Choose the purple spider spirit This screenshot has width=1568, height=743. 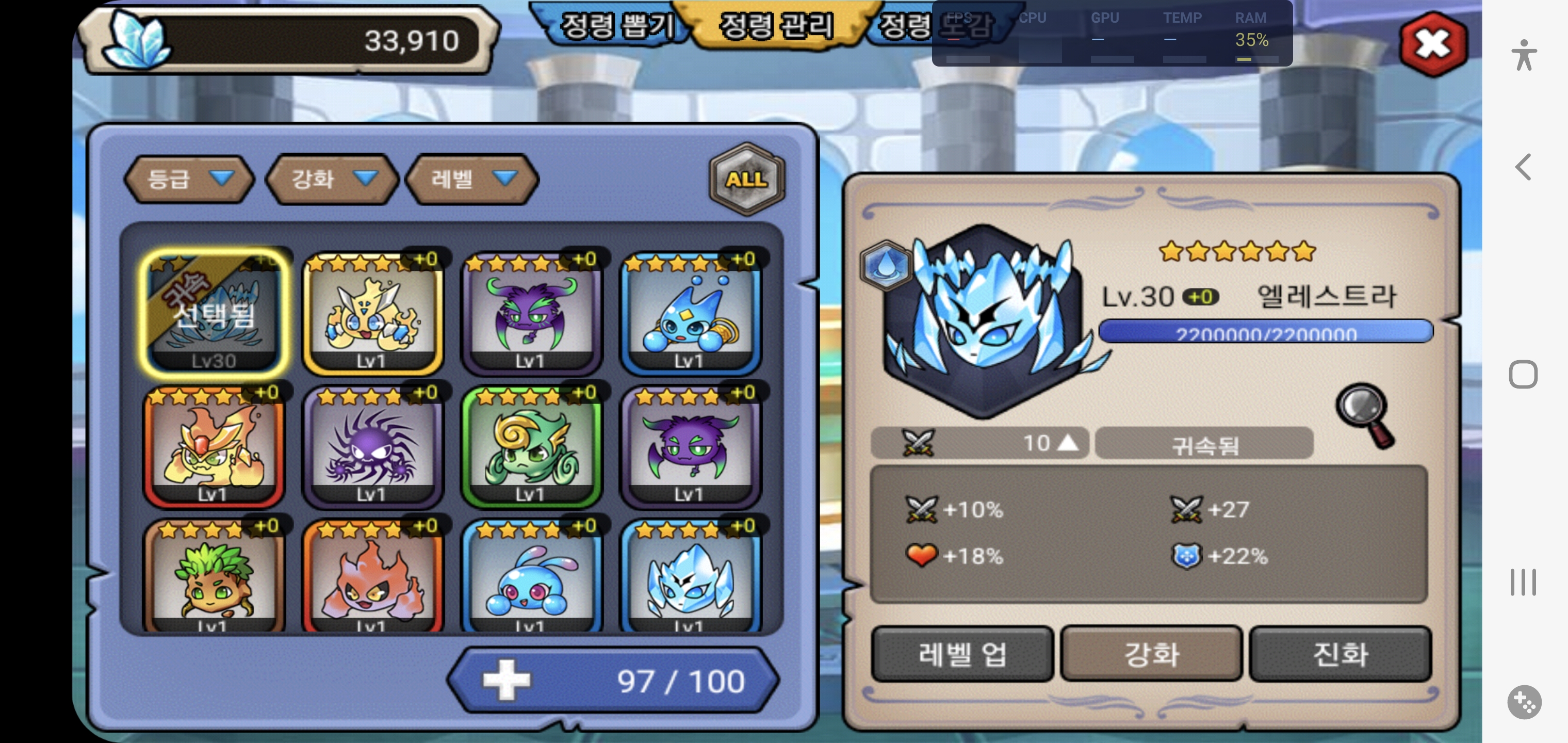point(372,446)
